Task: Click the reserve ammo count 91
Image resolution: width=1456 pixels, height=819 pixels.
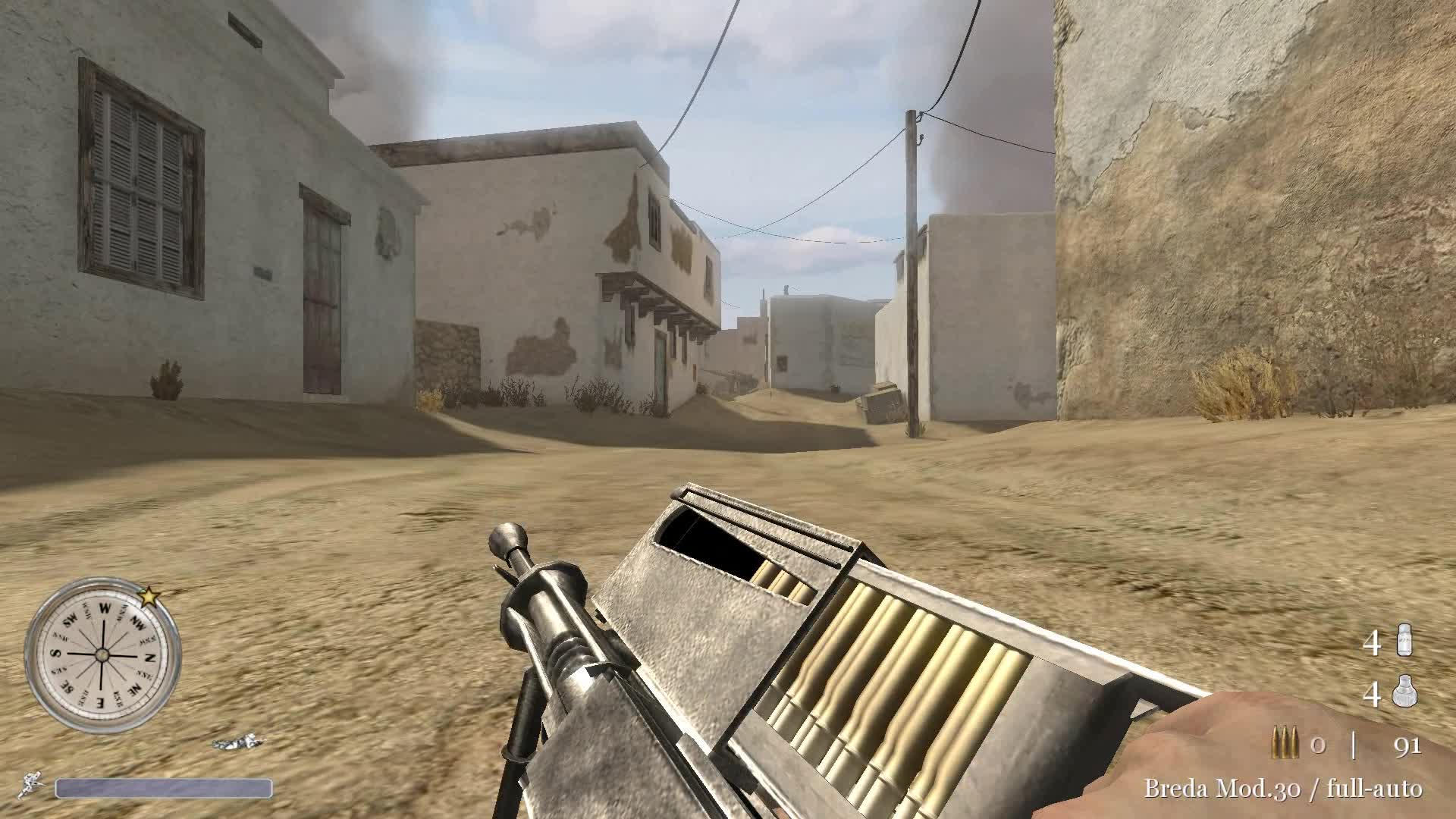Action: click(x=1407, y=745)
